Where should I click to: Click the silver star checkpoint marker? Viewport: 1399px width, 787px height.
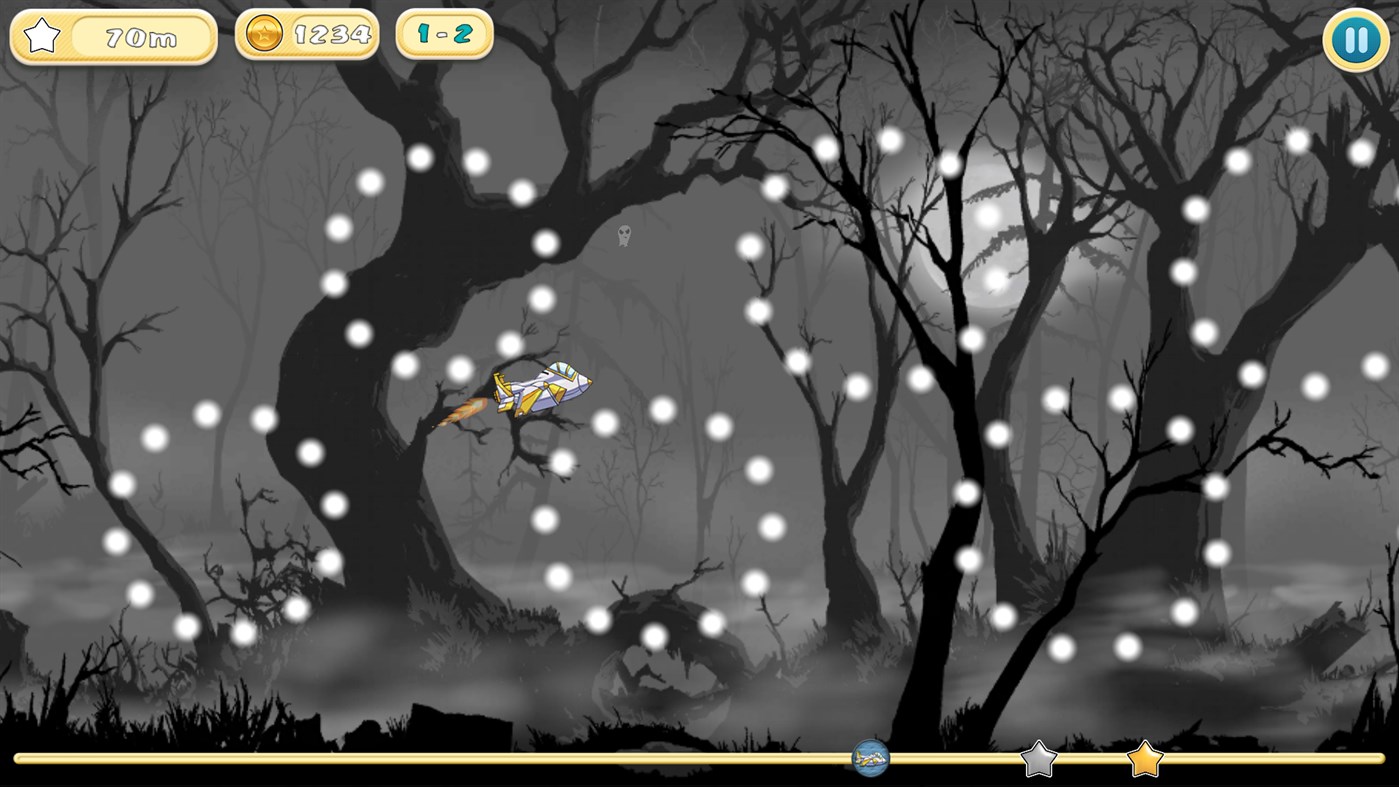point(1040,760)
